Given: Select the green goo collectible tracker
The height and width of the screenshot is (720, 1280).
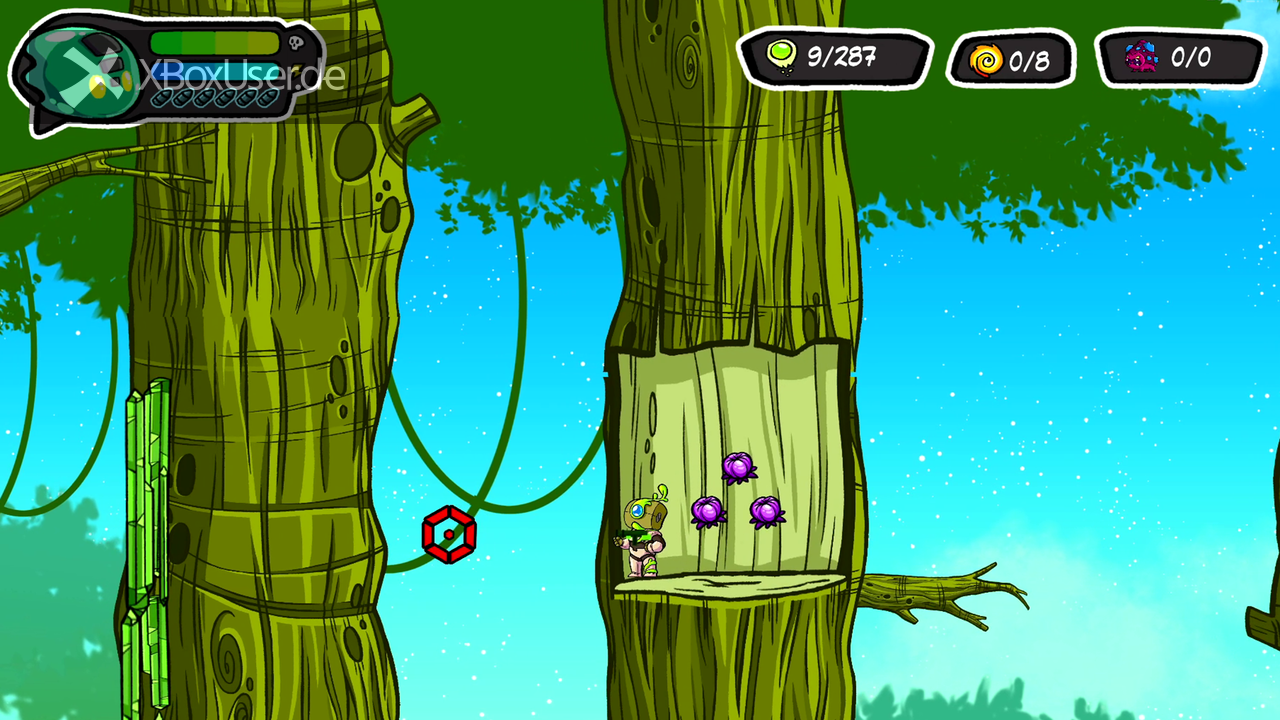Looking at the screenshot, I should [834, 57].
